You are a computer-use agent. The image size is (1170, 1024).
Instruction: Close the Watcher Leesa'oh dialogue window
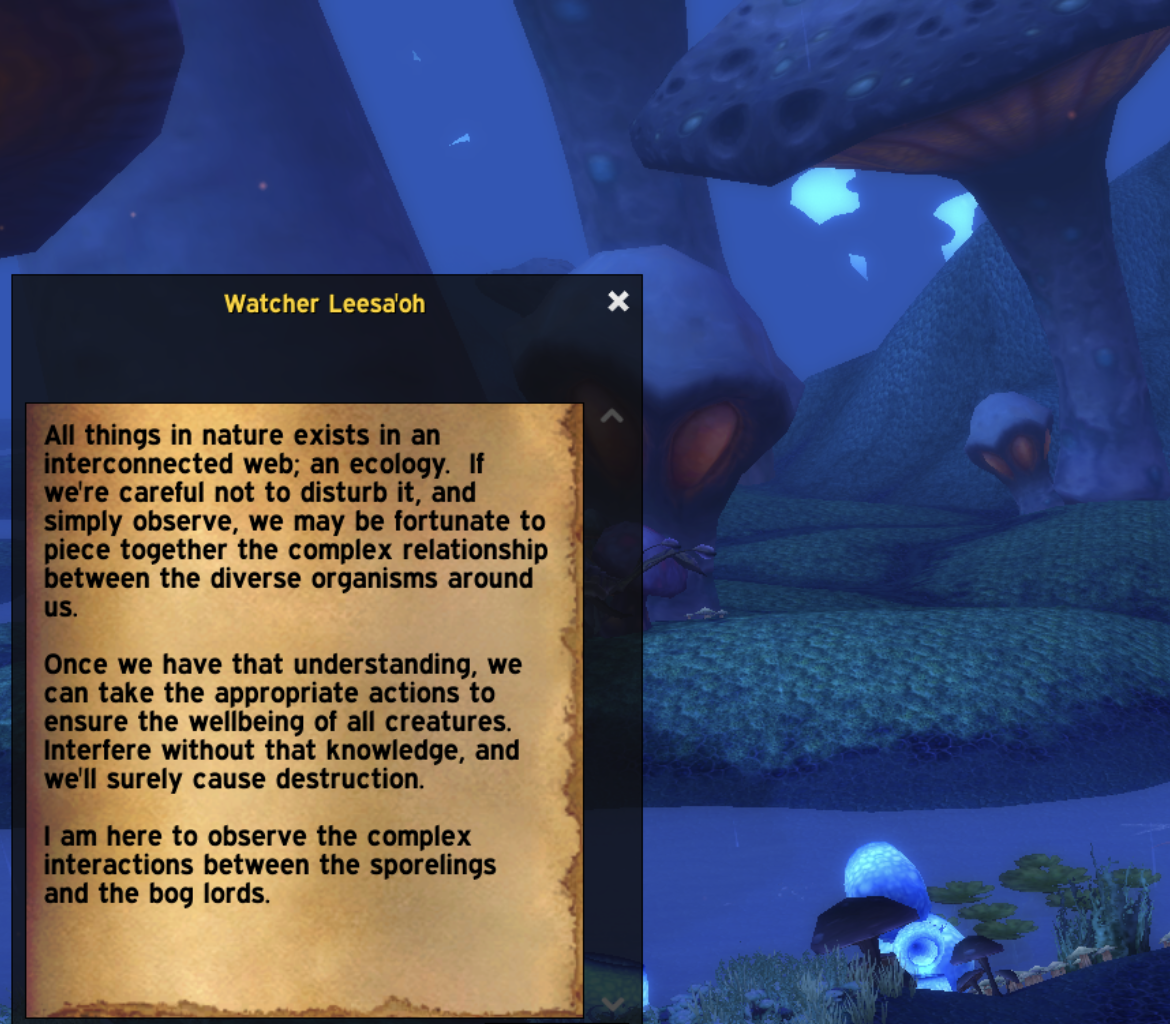click(x=618, y=301)
